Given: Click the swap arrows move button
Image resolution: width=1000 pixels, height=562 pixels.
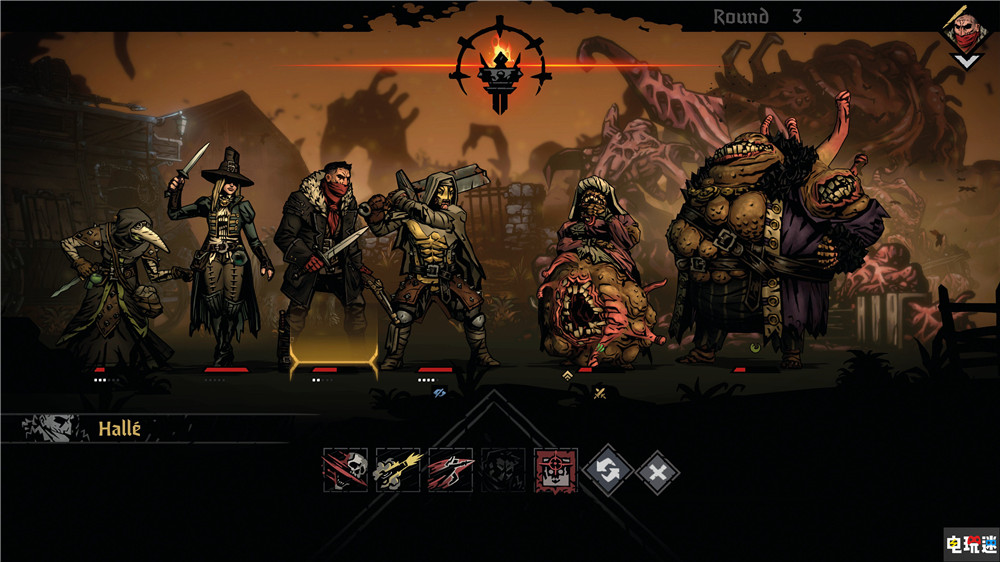Looking at the screenshot, I should 607,470.
